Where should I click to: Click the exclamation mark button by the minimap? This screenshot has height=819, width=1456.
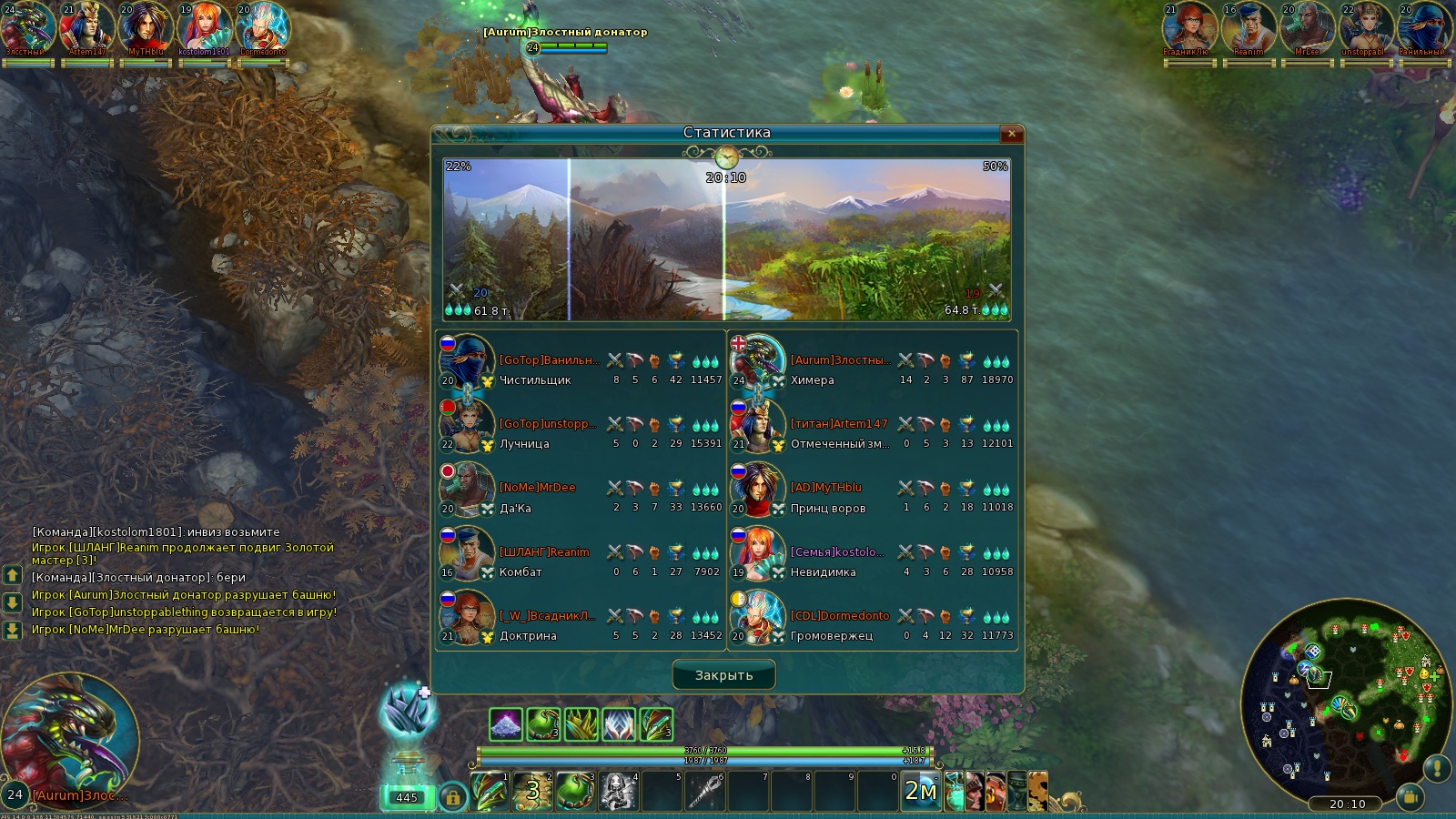click(1437, 768)
